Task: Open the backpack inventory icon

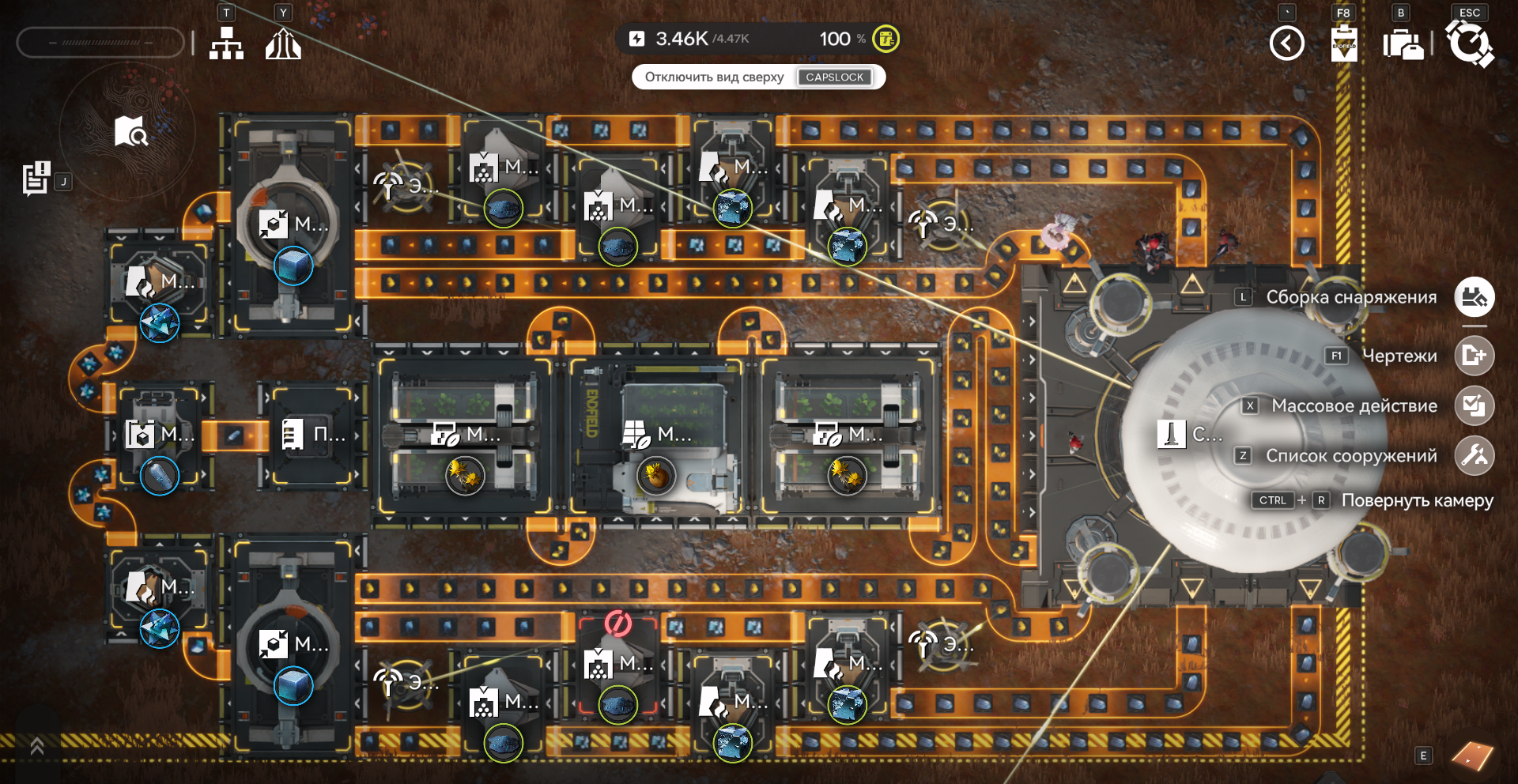Action: [x=1403, y=44]
